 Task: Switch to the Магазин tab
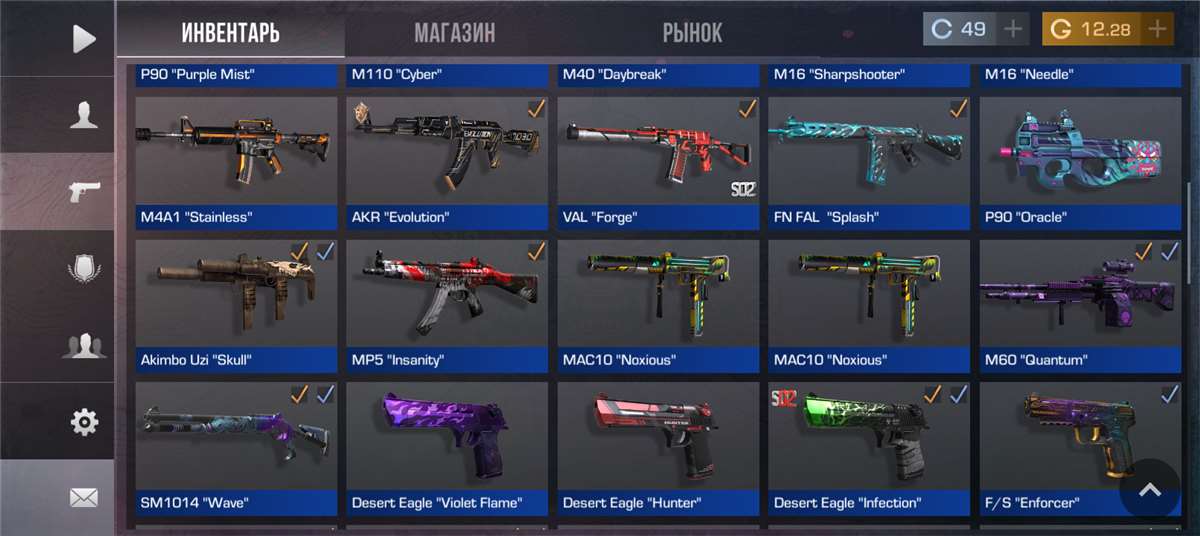tap(454, 33)
